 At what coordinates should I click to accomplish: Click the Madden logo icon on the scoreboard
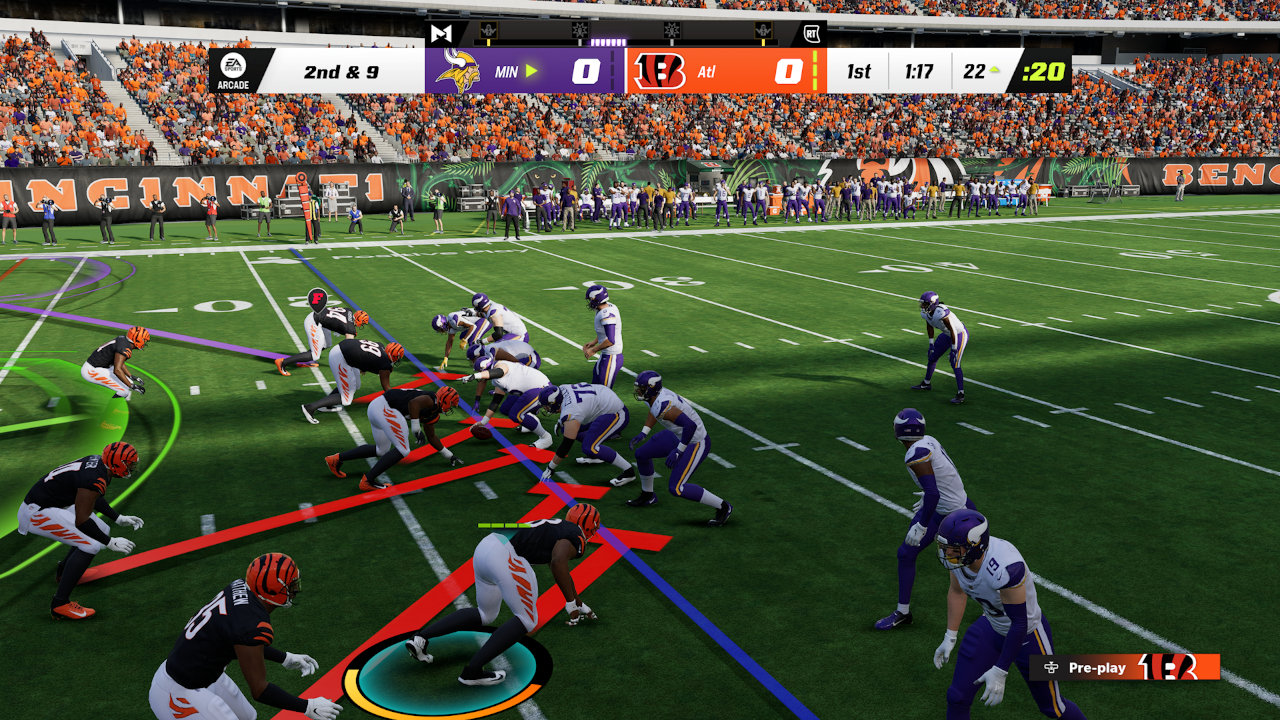441,31
